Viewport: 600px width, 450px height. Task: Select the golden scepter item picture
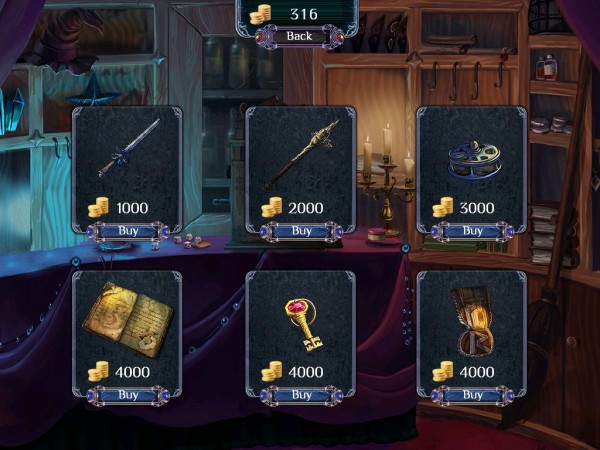click(x=301, y=153)
